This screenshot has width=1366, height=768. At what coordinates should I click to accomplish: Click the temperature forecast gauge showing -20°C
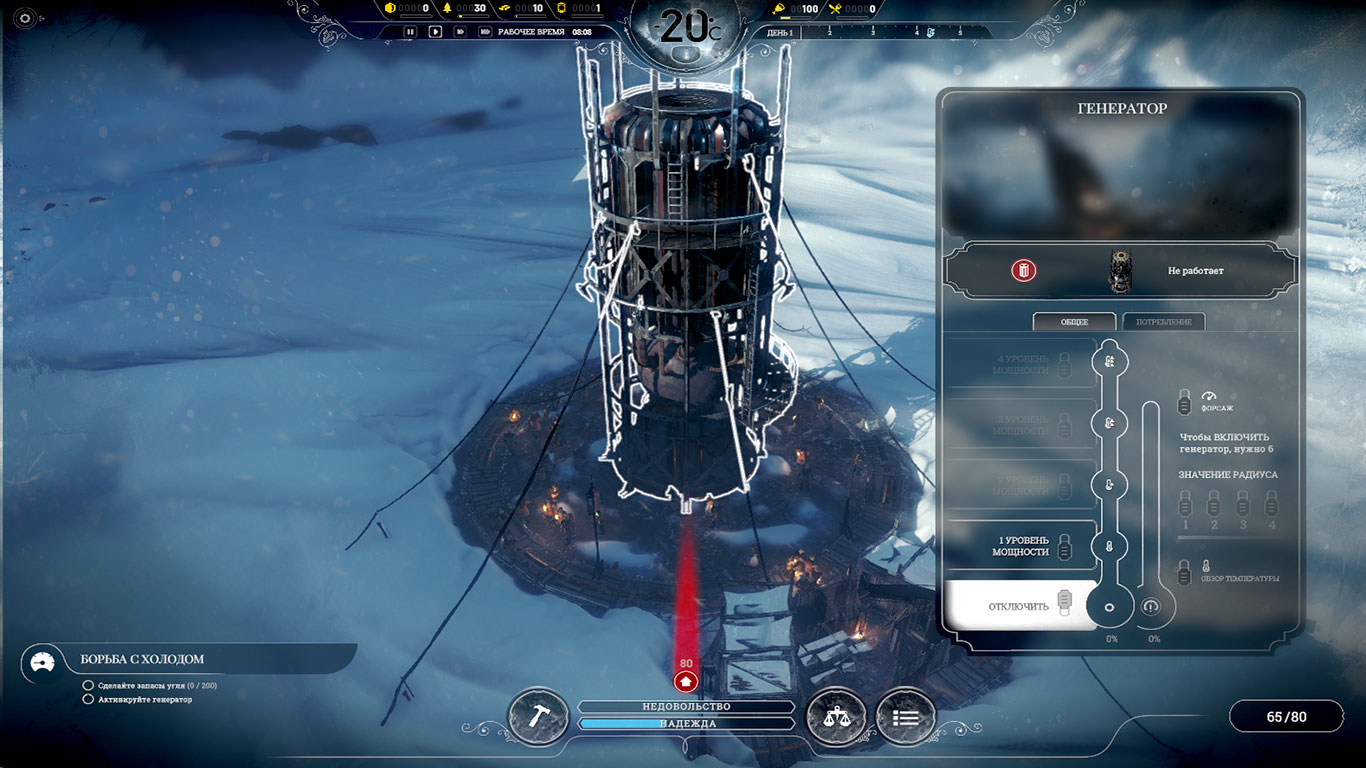pyautogui.click(x=685, y=30)
